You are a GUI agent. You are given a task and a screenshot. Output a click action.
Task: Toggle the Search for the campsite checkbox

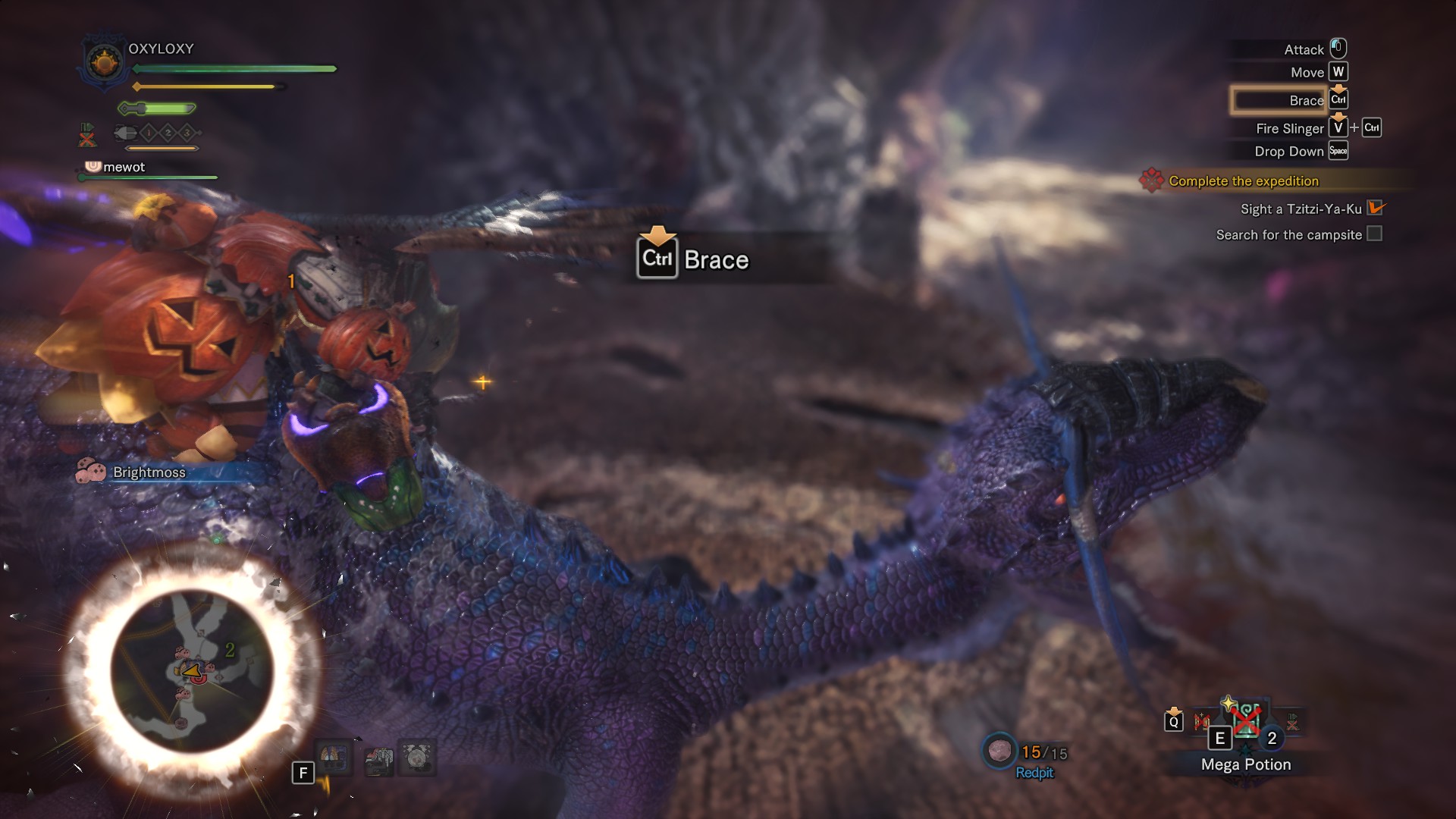1374,234
